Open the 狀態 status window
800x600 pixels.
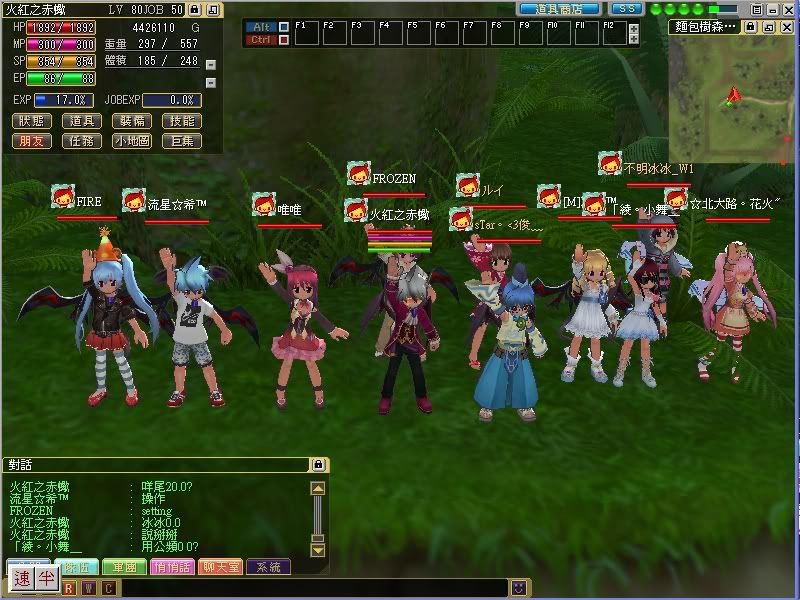coord(31,121)
